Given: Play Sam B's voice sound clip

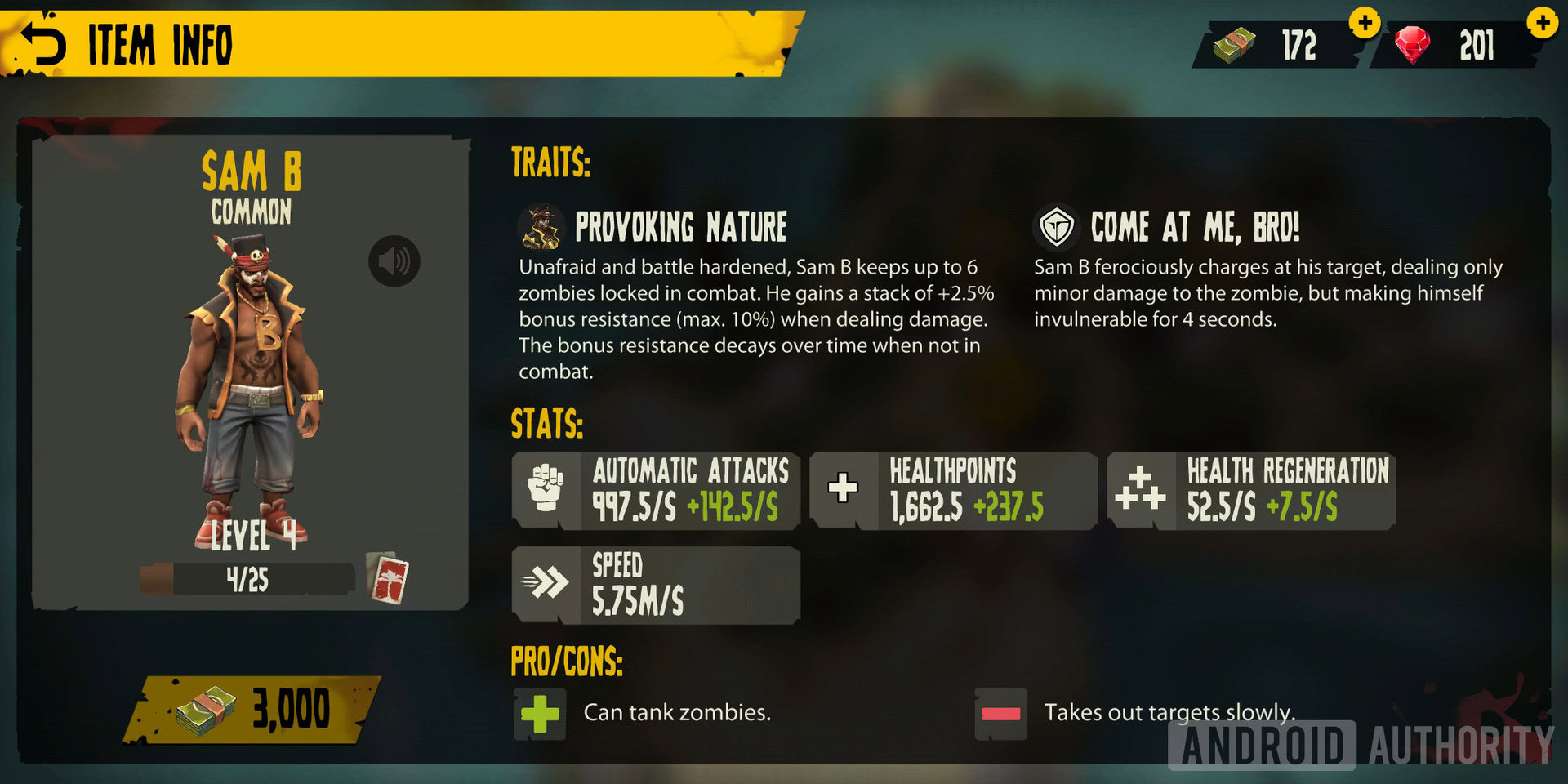Looking at the screenshot, I should 394,261.
